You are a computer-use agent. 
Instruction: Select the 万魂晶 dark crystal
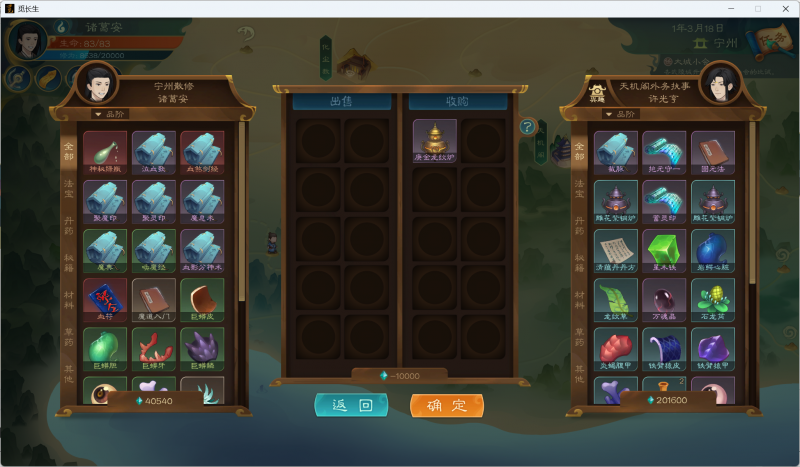tap(664, 299)
